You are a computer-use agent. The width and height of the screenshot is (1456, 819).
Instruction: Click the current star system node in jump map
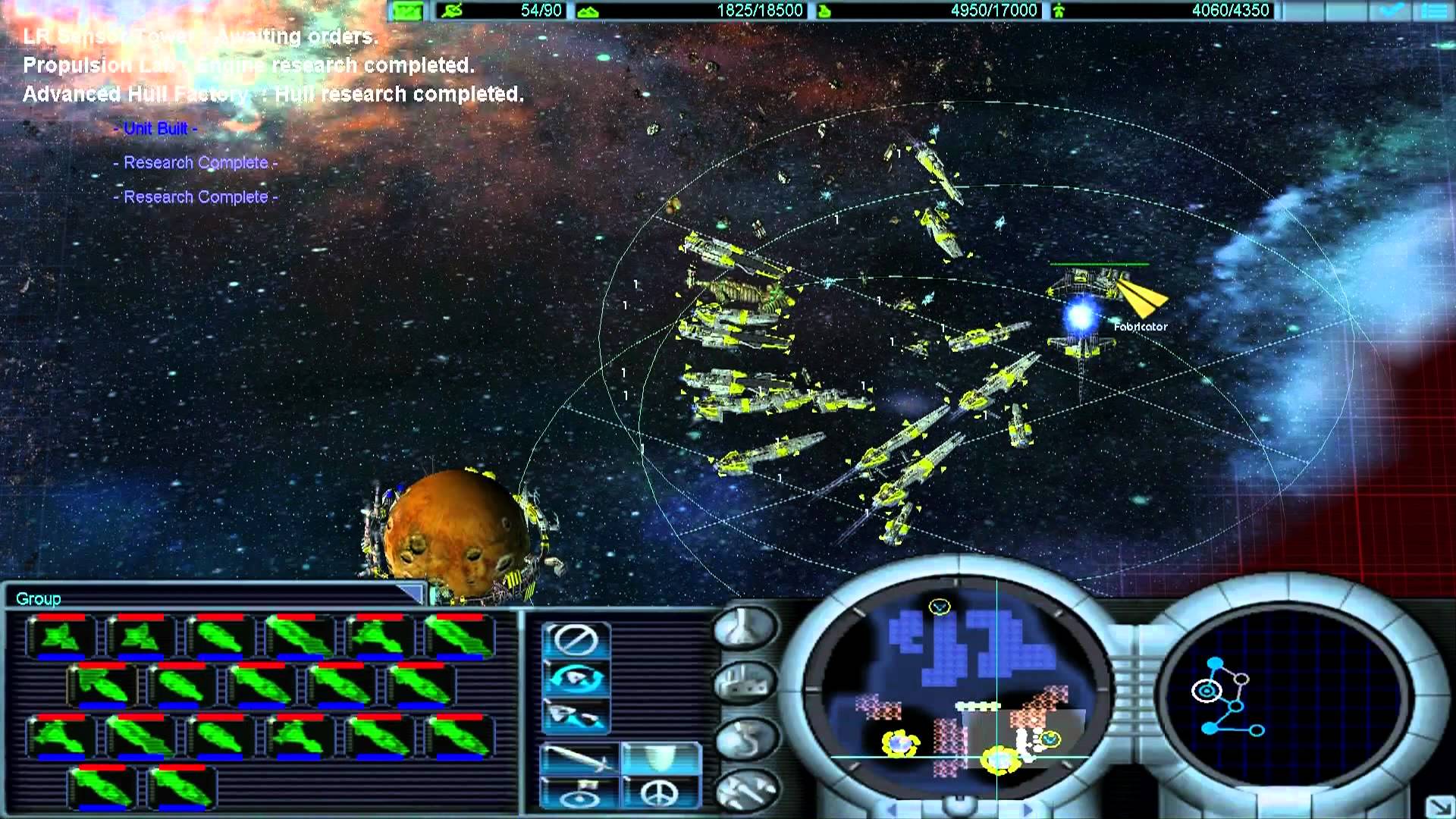pos(1206,691)
